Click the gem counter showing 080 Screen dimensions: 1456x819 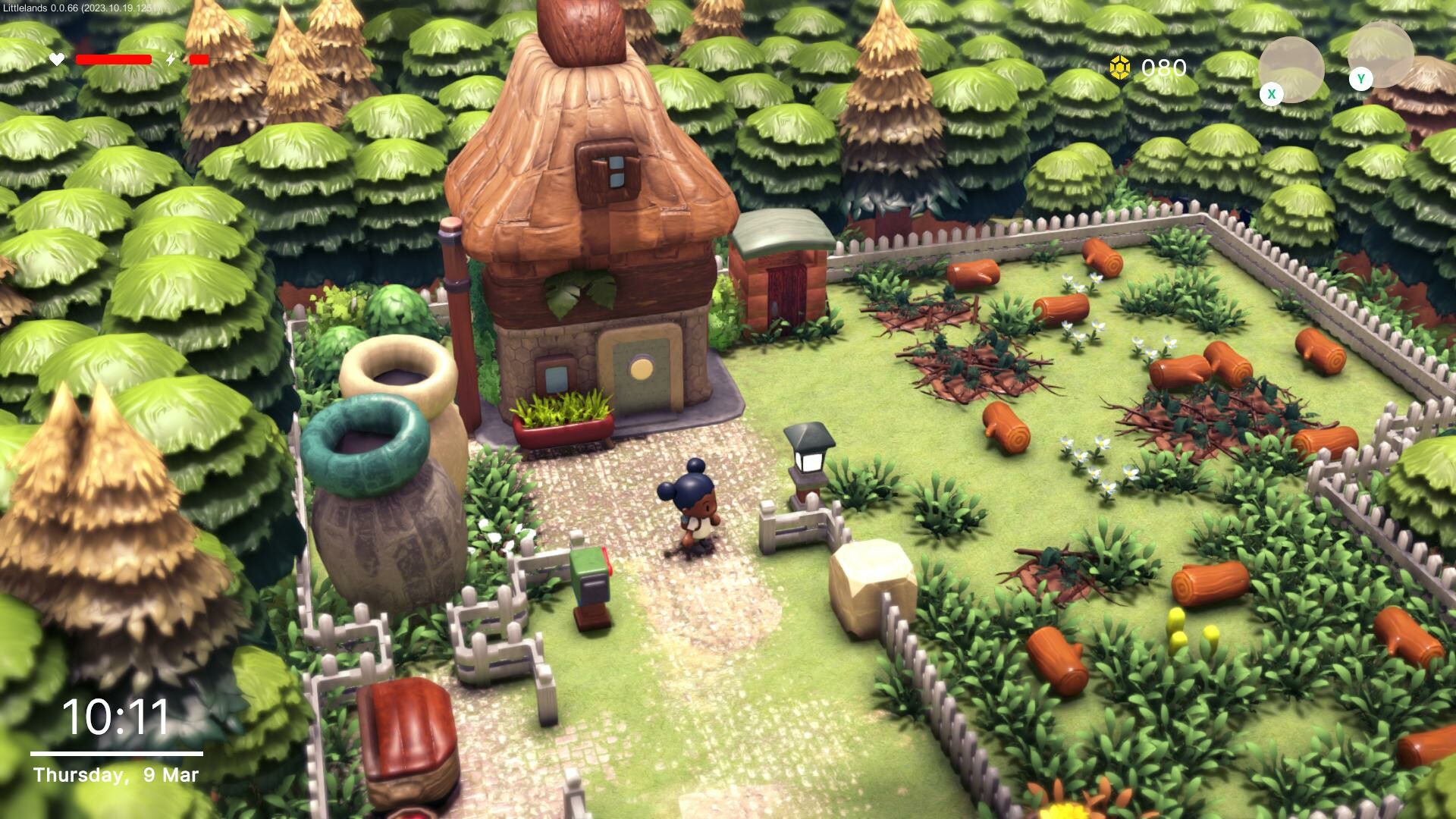(x=1163, y=67)
